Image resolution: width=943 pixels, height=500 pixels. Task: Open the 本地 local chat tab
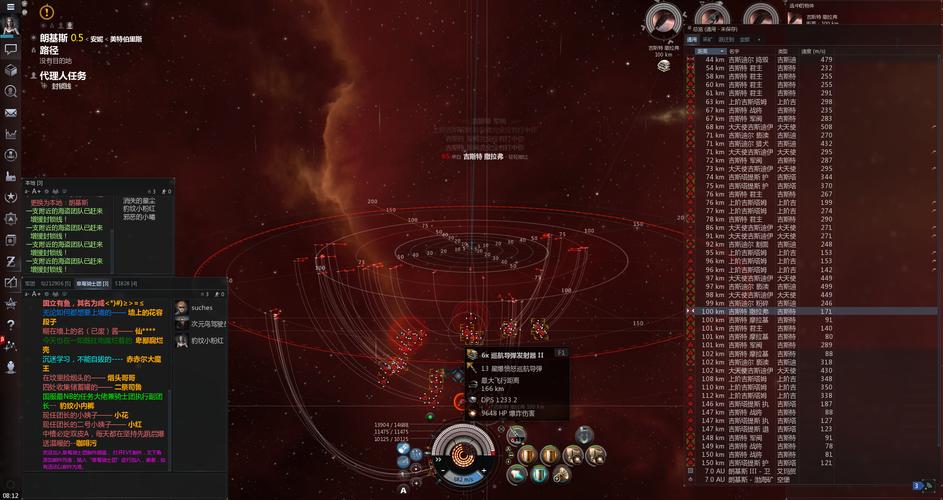(x=31, y=183)
